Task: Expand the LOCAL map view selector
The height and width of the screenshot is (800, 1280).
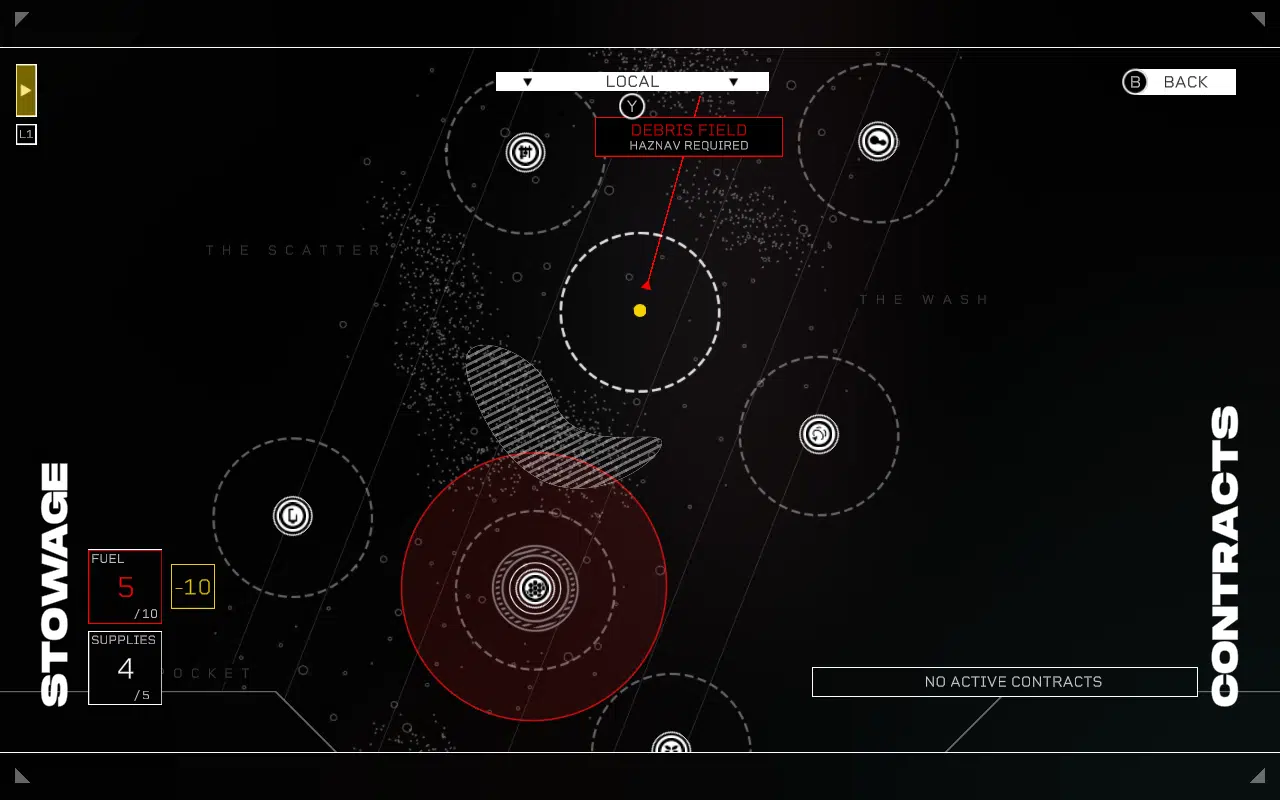Action: tap(632, 82)
